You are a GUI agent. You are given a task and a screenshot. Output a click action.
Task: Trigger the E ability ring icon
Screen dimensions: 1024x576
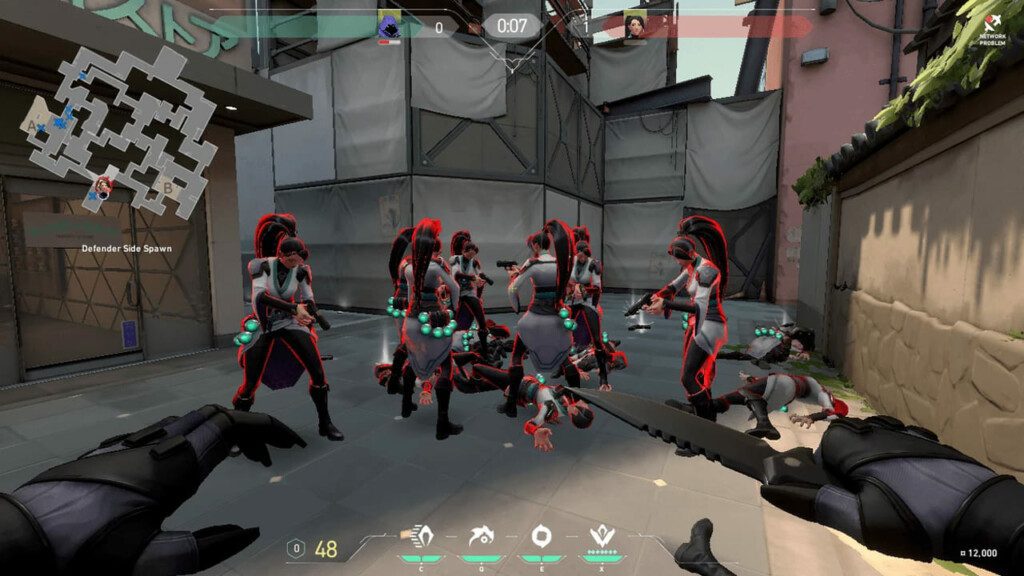(x=541, y=535)
